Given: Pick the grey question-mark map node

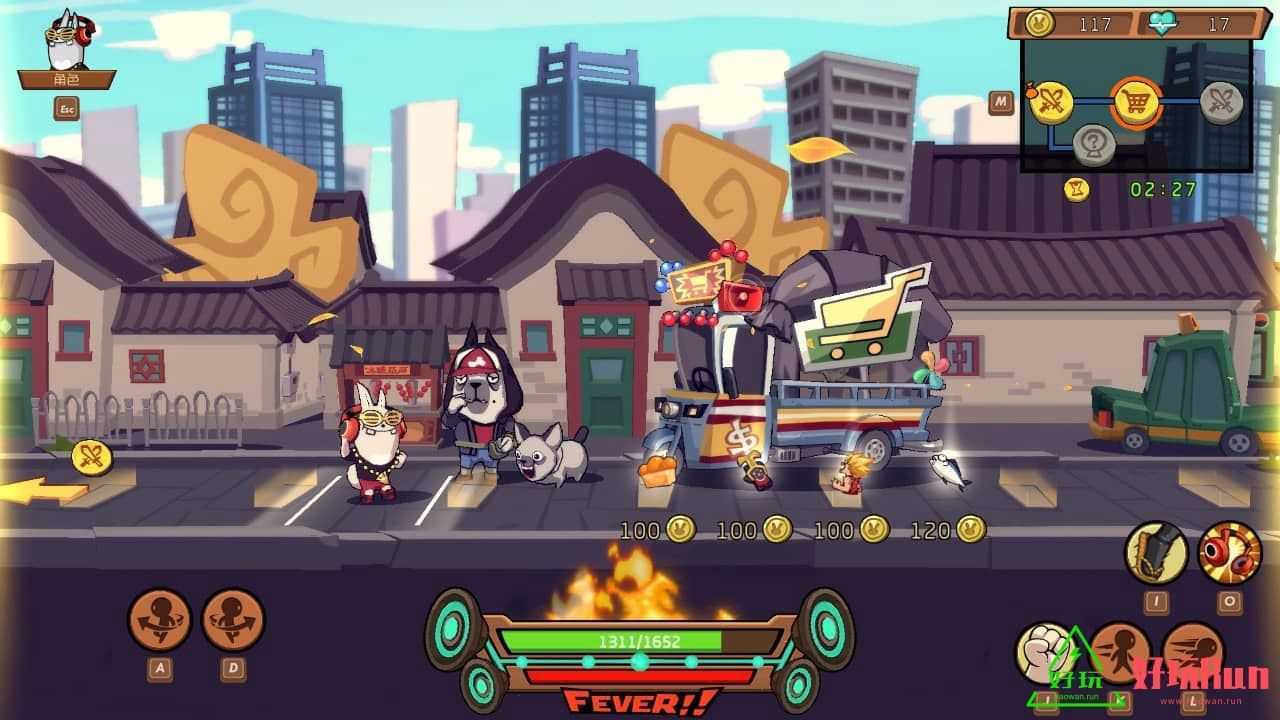Looking at the screenshot, I should coord(1094,145).
